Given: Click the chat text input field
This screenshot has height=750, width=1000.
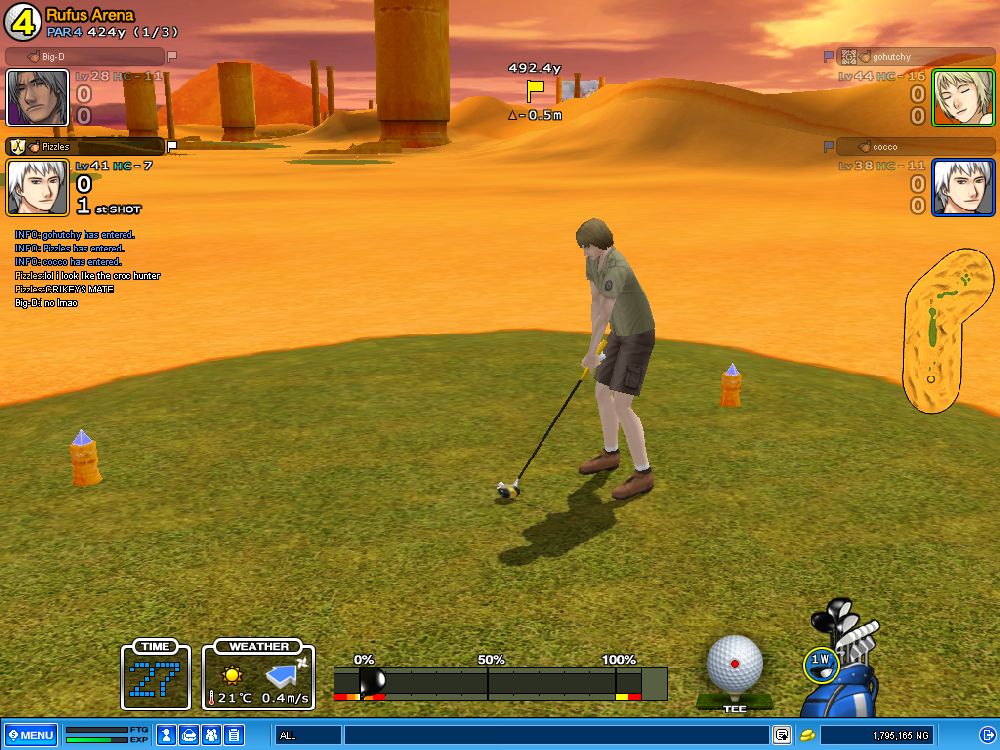Looking at the screenshot, I should 556,735.
